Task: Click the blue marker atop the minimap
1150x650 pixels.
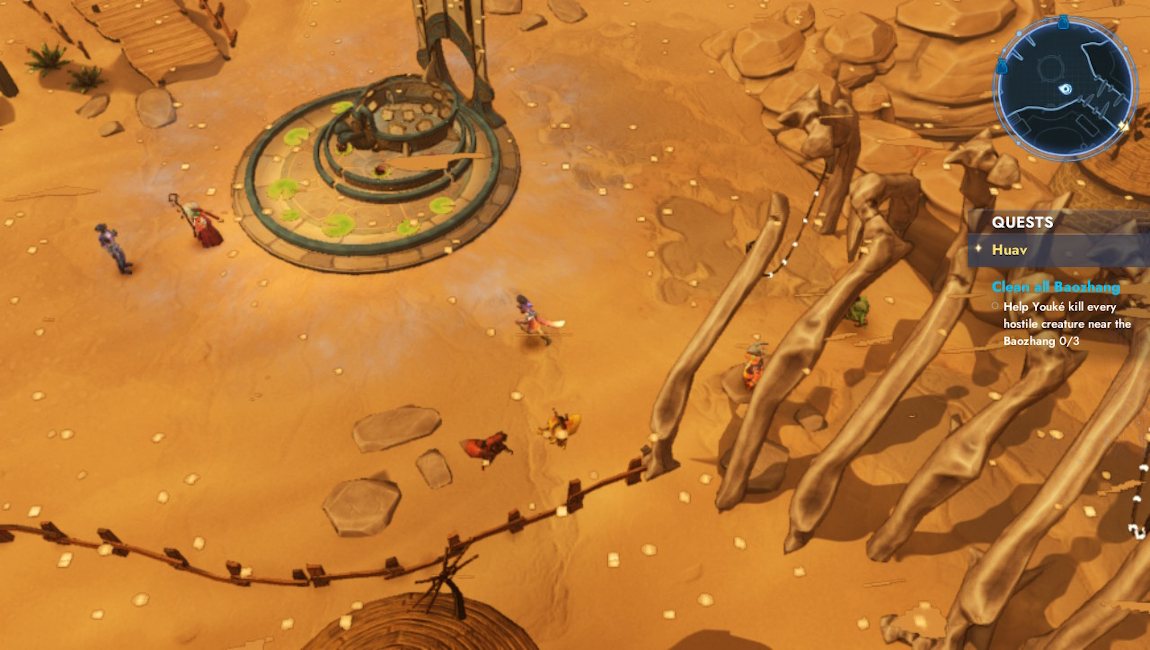Action: point(1063,20)
